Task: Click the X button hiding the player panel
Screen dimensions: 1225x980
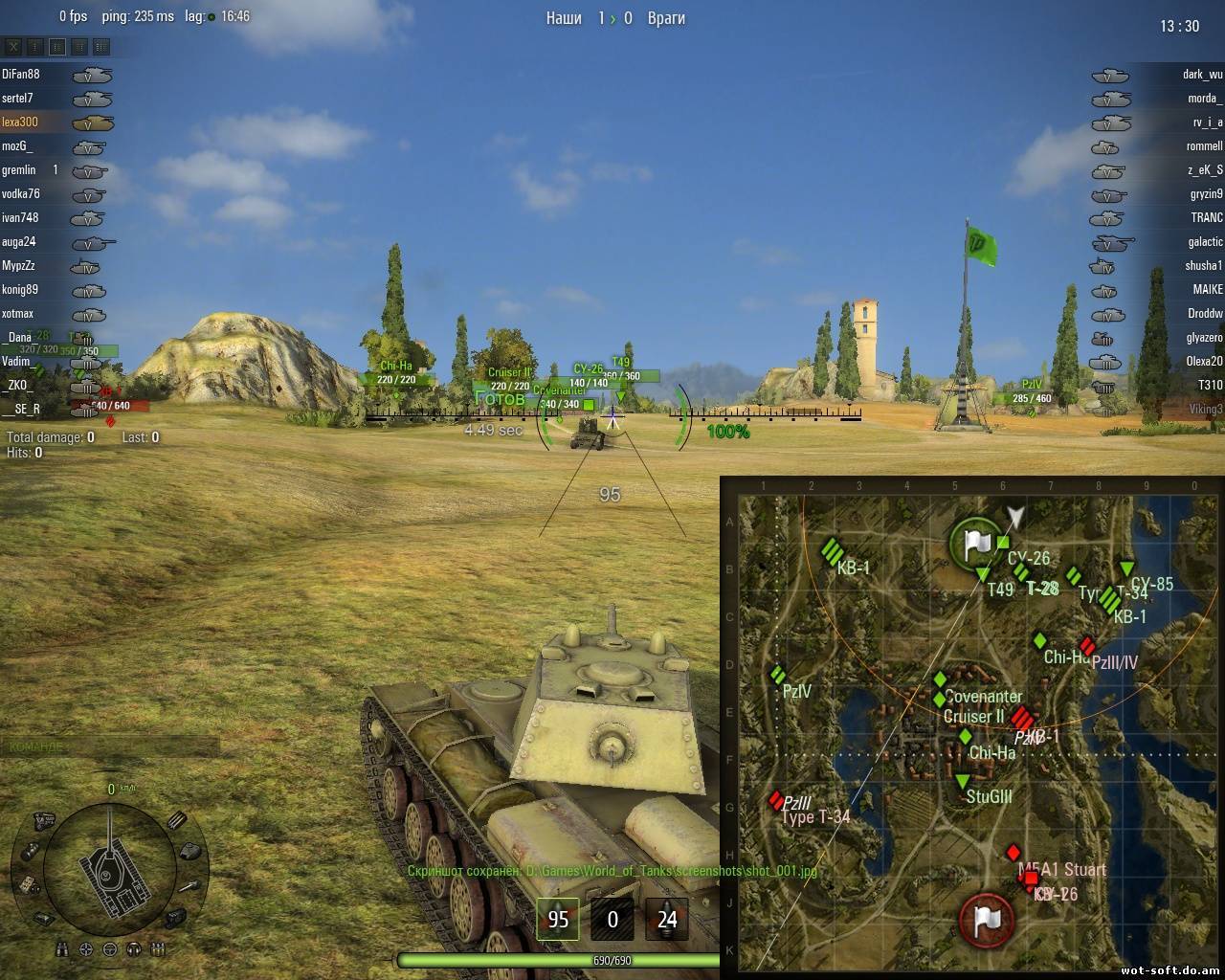Action: coord(13,46)
